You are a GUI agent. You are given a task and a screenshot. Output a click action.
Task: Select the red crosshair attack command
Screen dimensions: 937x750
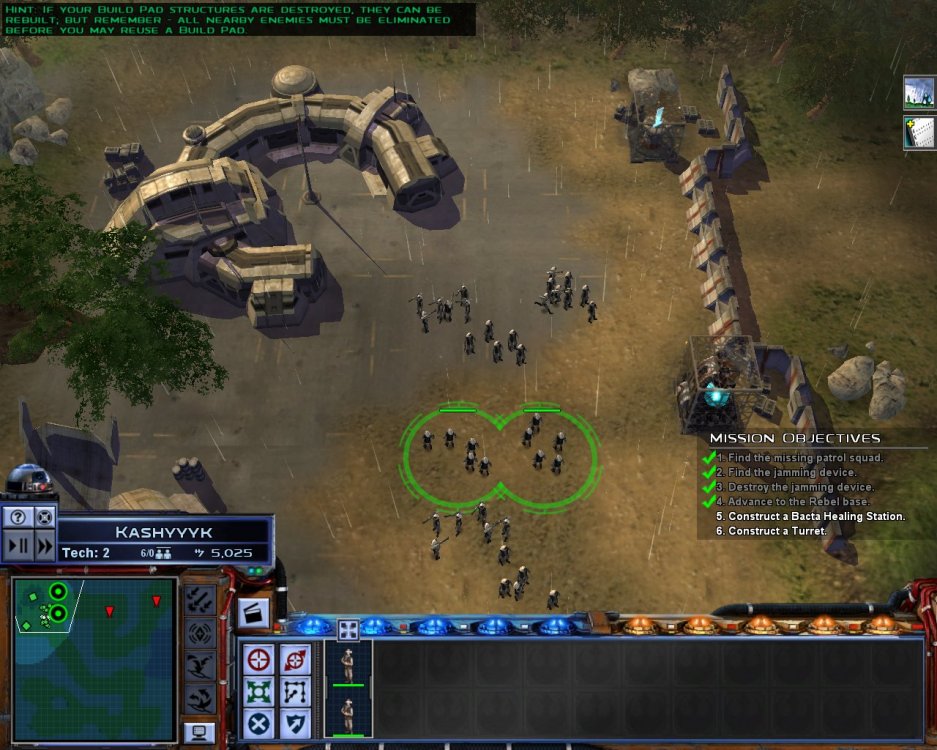(258, 660)
